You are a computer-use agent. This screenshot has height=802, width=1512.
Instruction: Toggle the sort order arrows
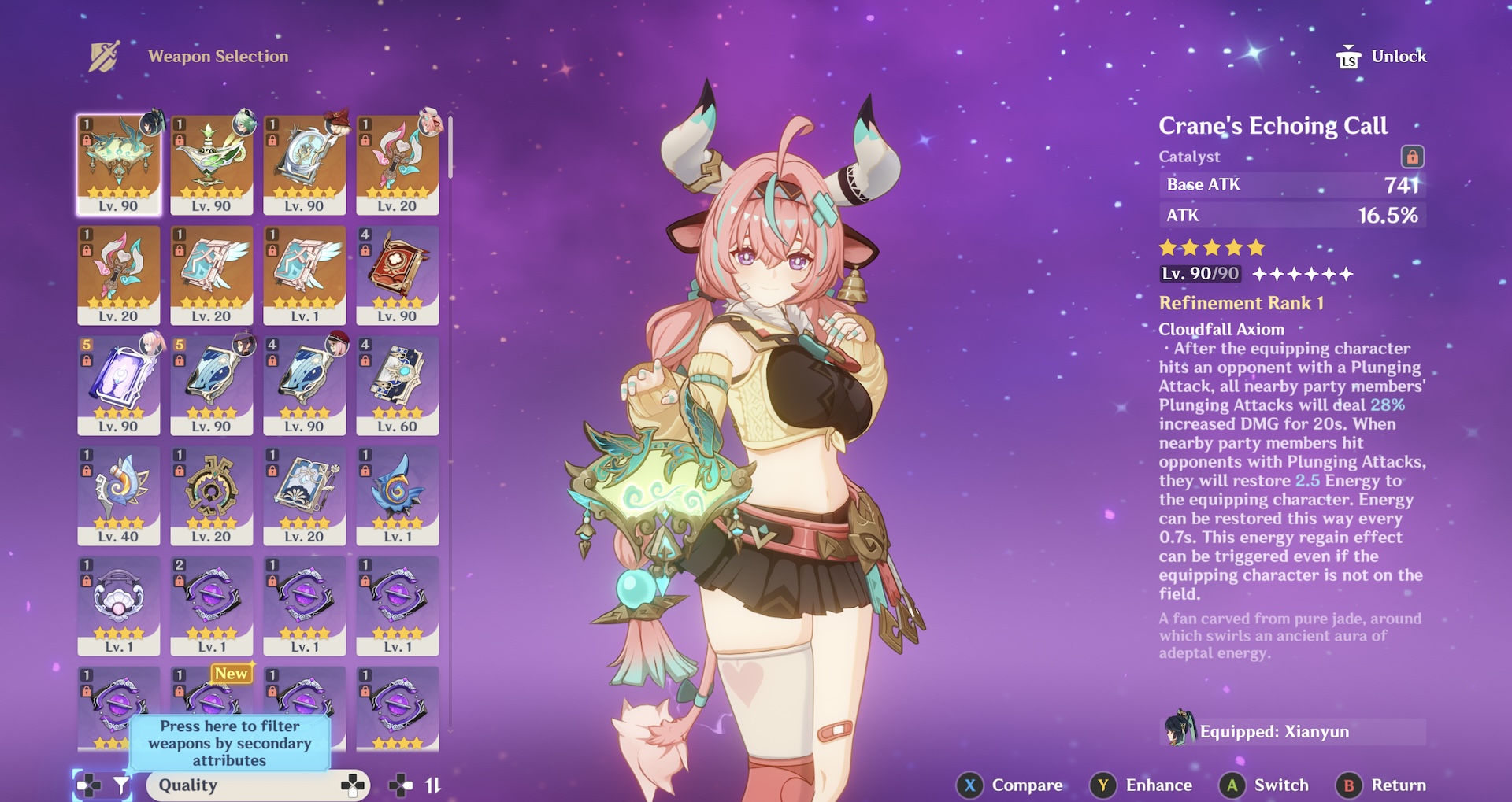pos(432,785)
